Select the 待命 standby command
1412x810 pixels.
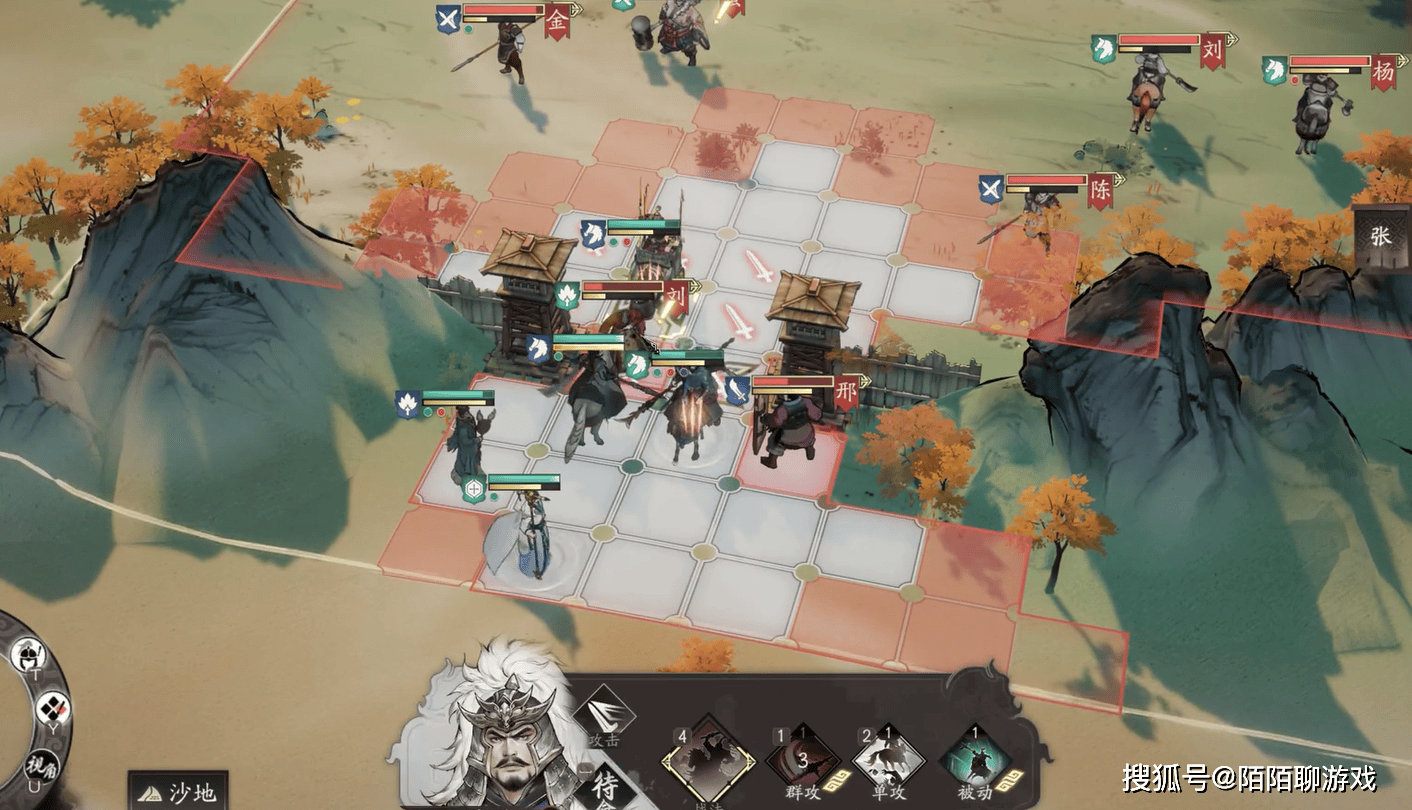606,787
